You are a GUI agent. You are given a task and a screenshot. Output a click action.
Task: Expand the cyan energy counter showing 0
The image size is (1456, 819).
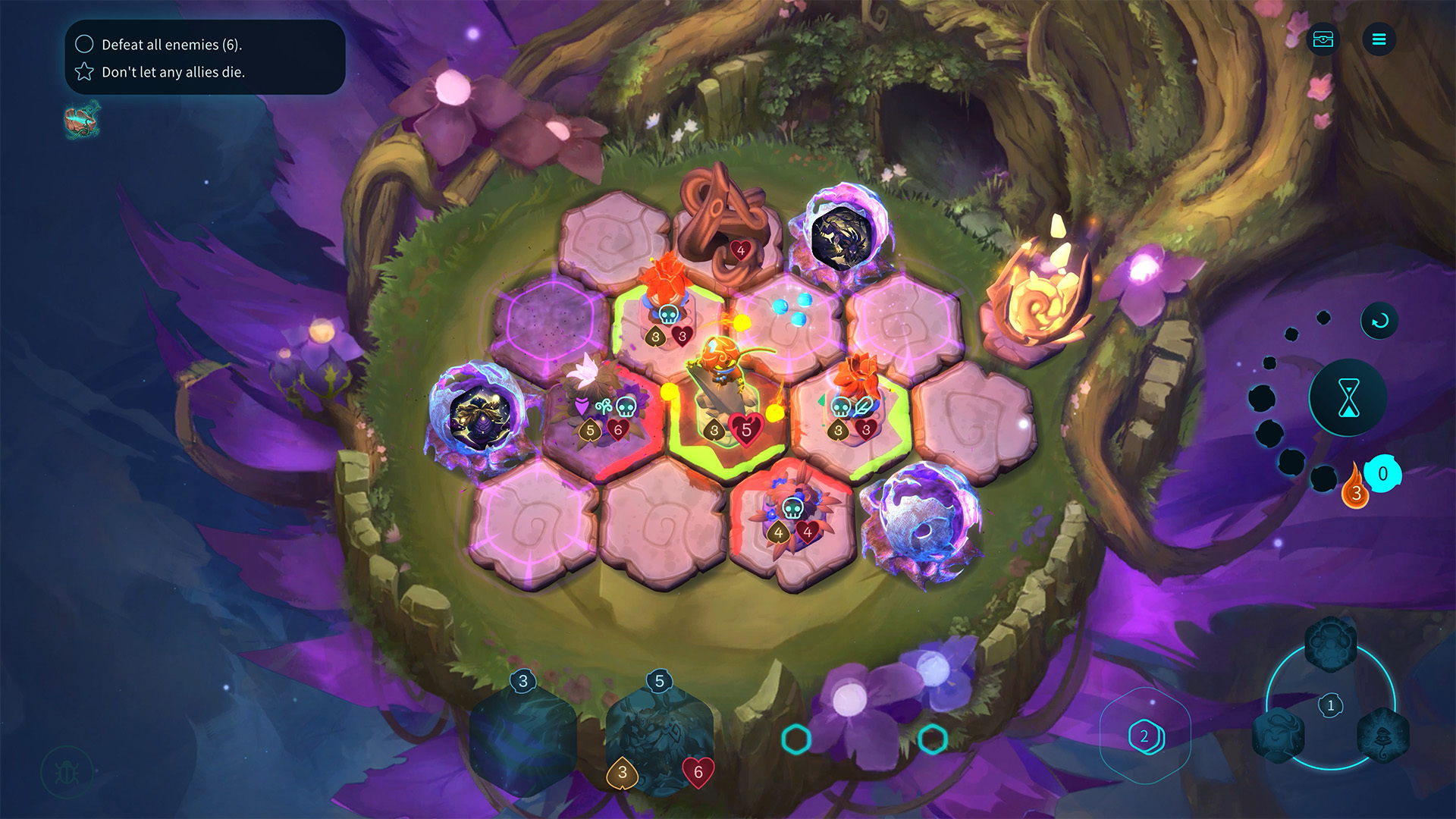(x=1382, y=474)
